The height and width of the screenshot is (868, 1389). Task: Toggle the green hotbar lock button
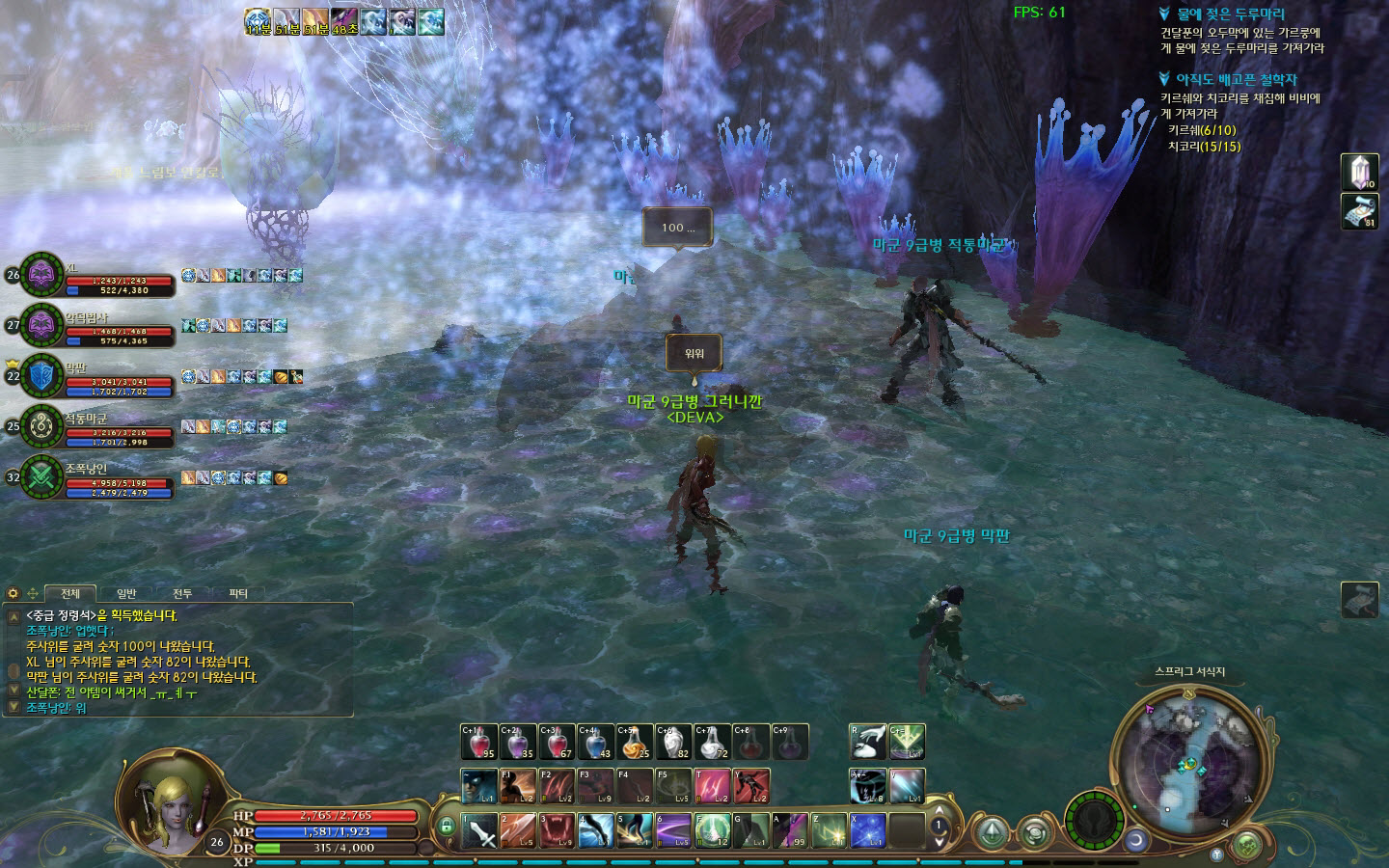[446, 827]
